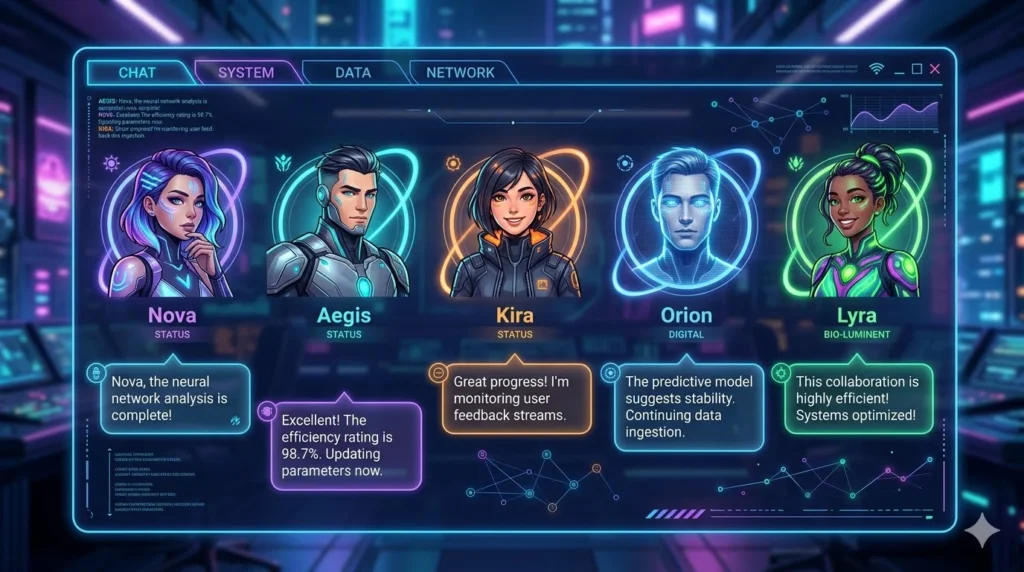
Task: Click Lyra's collaboration message bubble
Action: 859,398
